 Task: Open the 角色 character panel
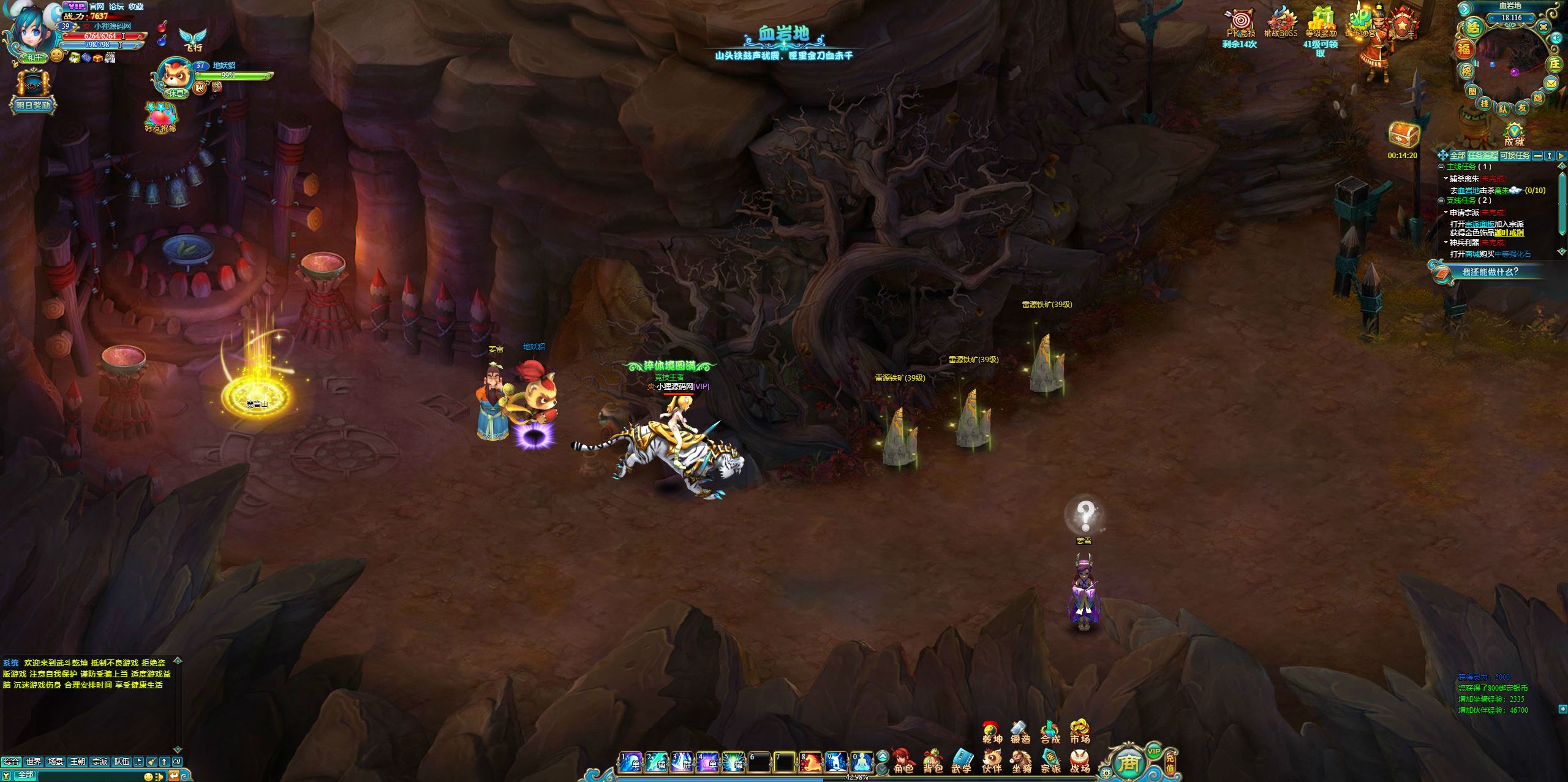click(902, 761)
